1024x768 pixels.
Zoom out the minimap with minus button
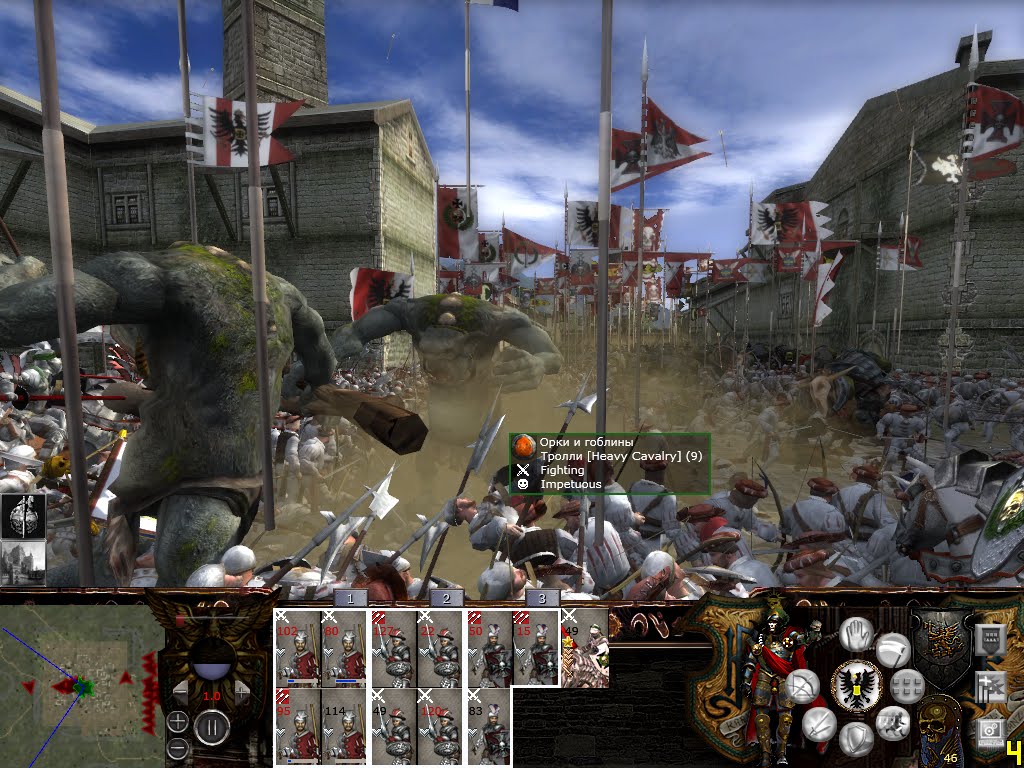(x=177, y=748)
